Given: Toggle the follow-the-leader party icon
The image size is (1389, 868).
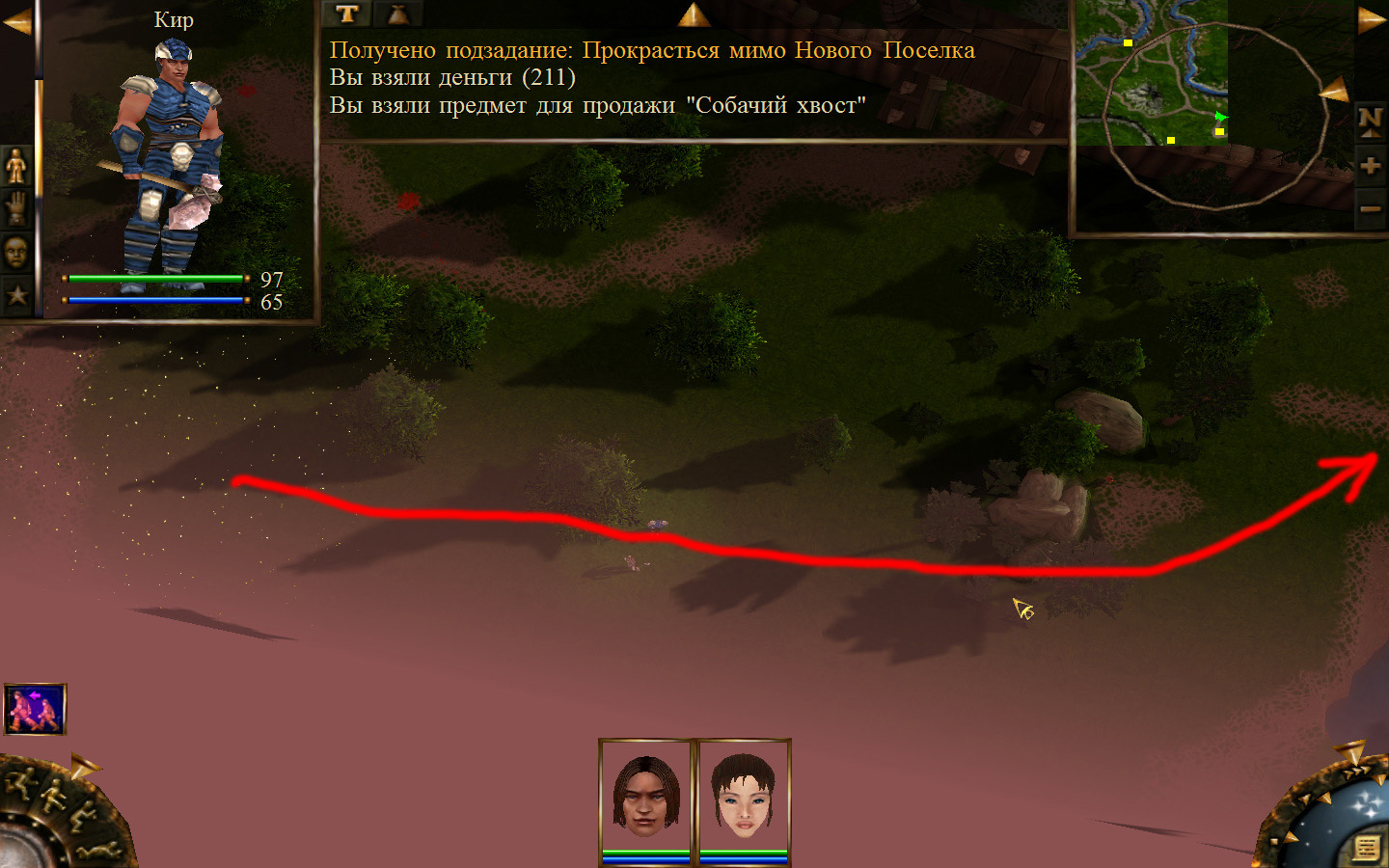Looking at the screenshot, I should pos(35,709).
